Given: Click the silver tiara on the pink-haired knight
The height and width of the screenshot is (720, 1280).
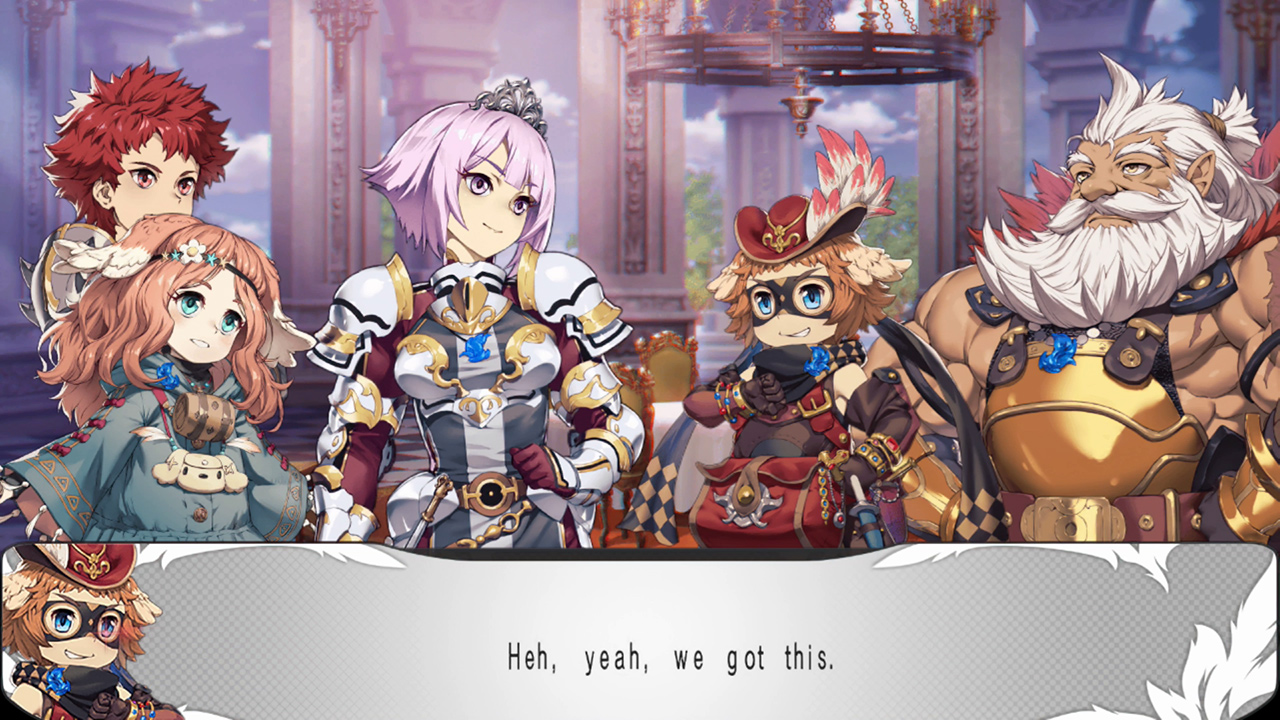Looking at the screenshot, I should pos(512,100).
